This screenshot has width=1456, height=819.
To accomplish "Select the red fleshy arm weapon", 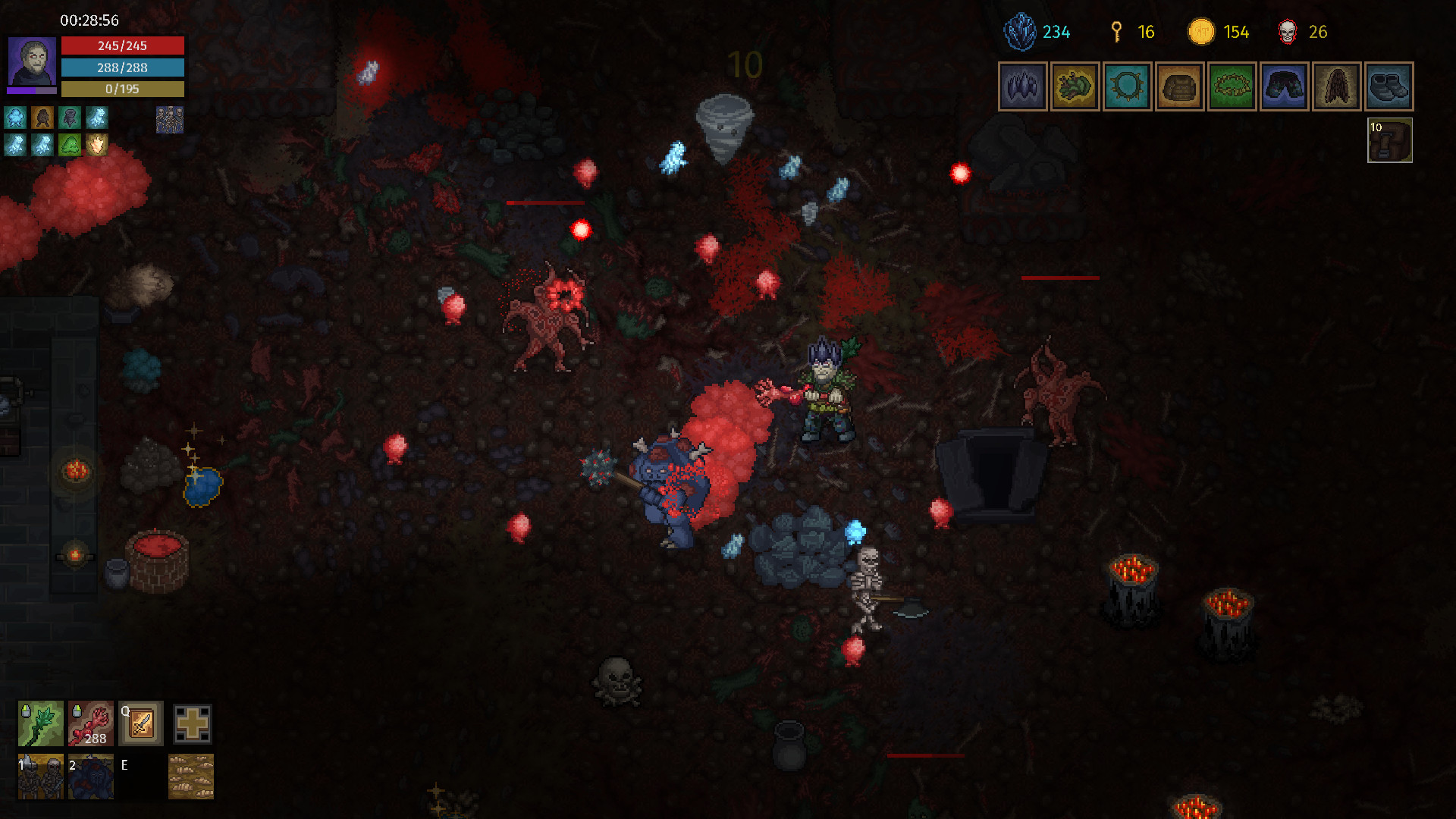I will click(x=90, y=724).
